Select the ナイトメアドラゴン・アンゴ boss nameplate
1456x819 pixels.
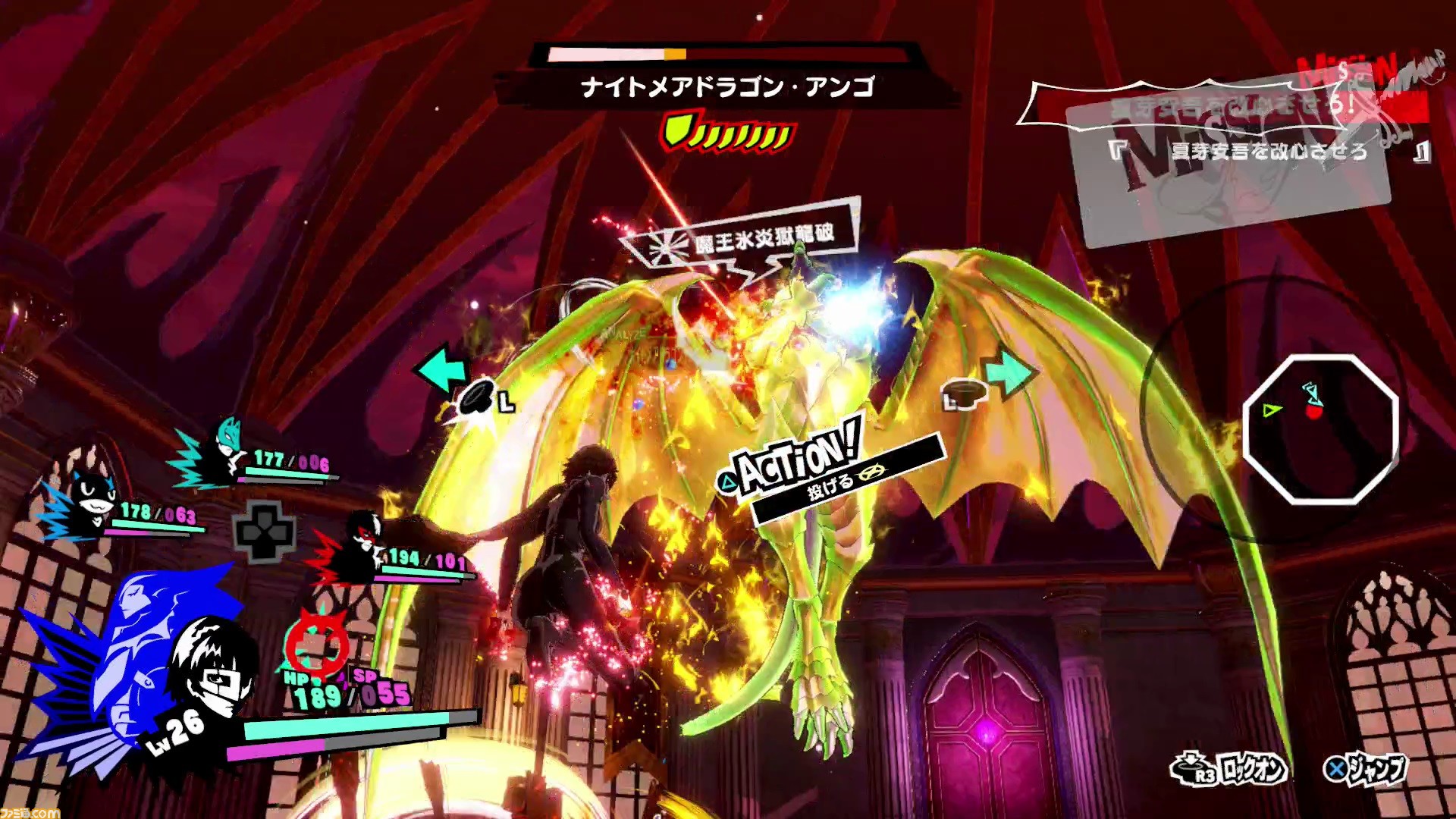726,86
